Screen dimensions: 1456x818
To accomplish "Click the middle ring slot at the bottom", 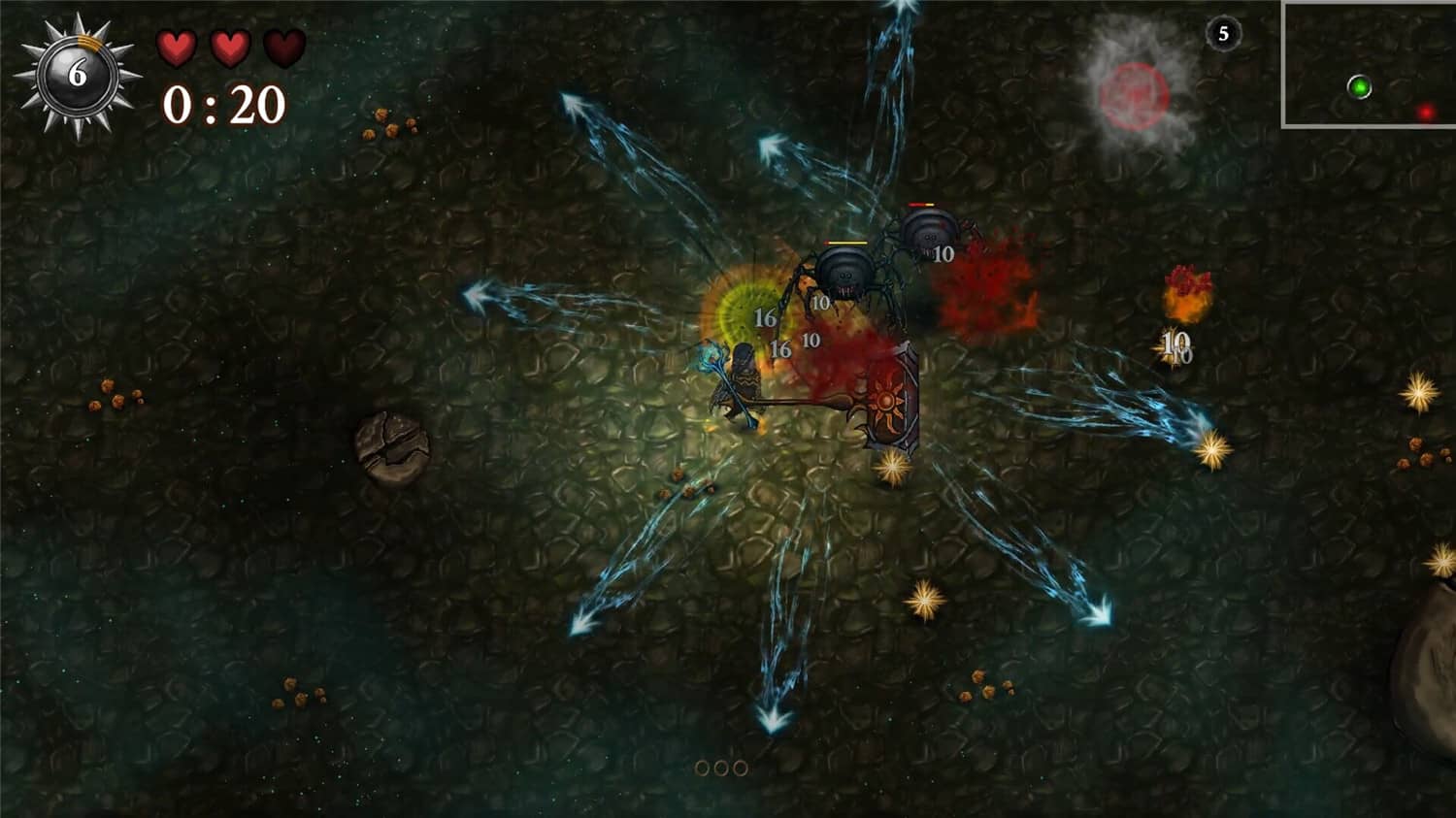I will pyautogui.click(x=722, y=768).
